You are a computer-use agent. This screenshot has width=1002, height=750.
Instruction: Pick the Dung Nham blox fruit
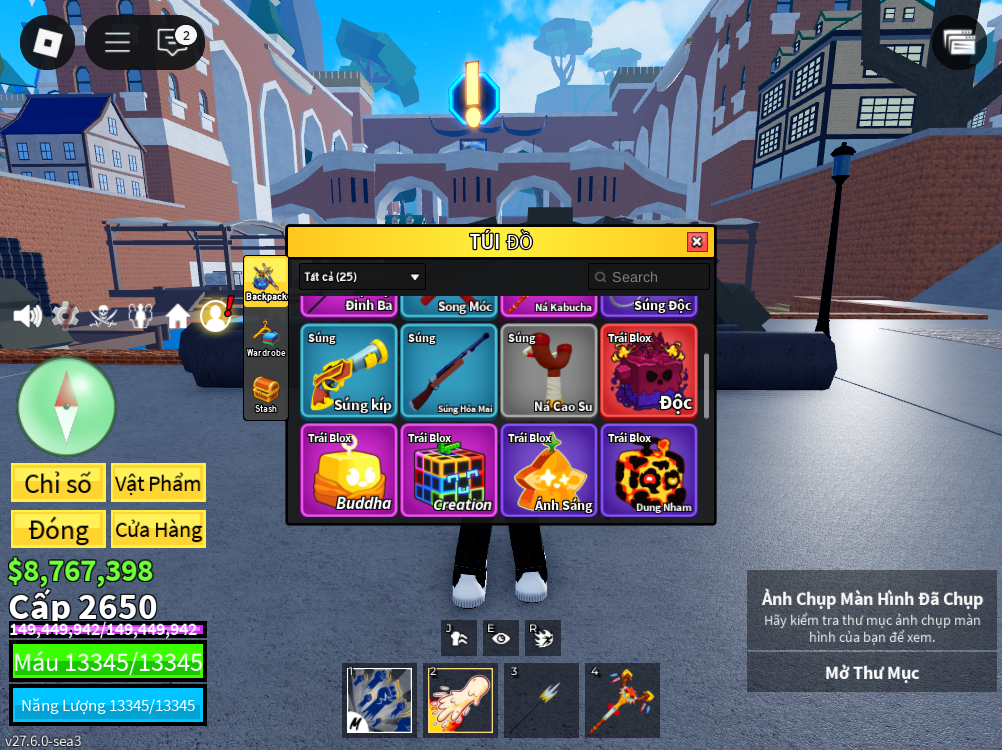[649, 470]
